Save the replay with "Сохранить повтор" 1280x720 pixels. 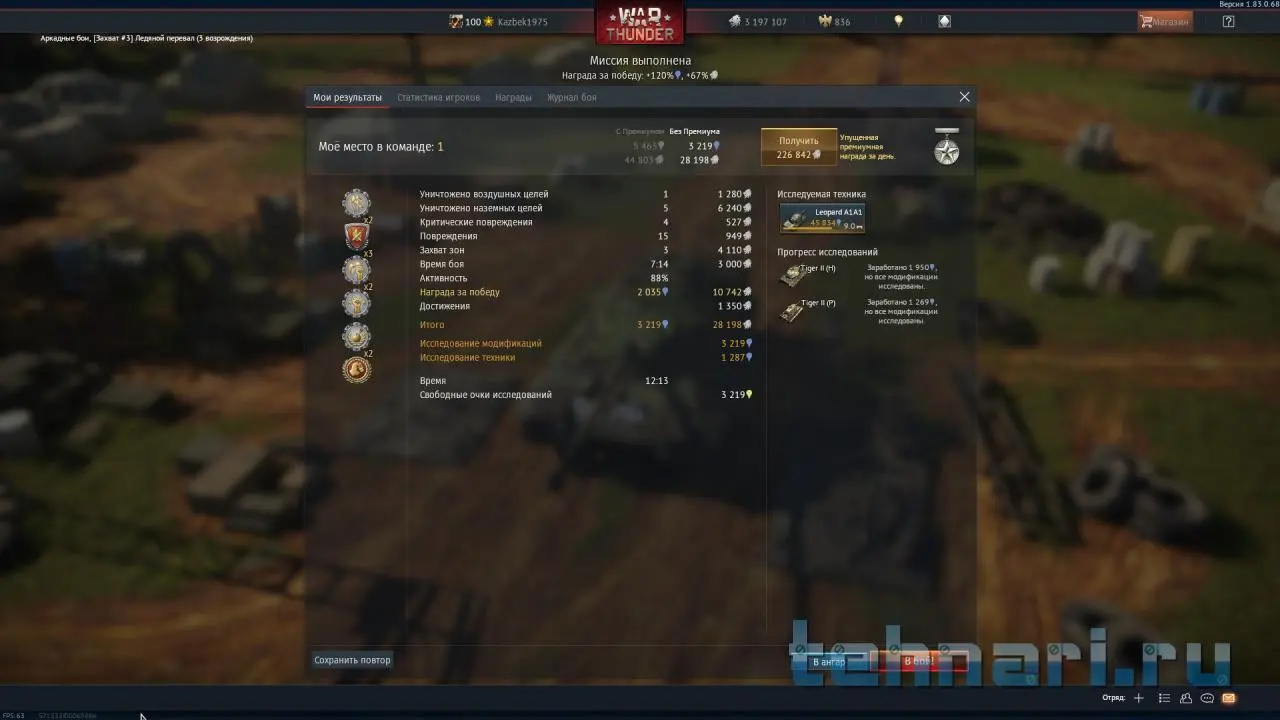352,660
